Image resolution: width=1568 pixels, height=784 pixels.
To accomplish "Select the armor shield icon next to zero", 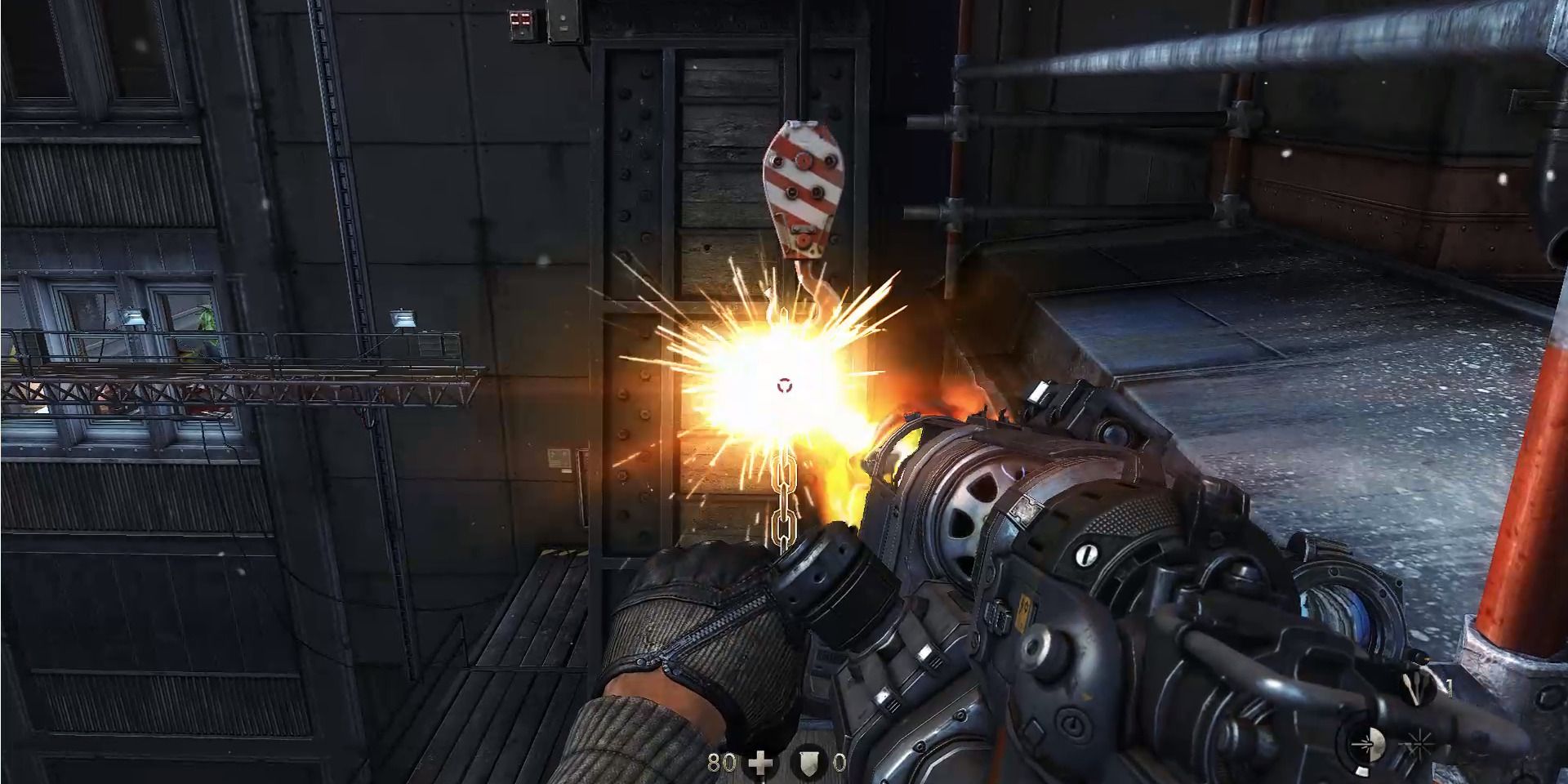I will coord(809,761).
